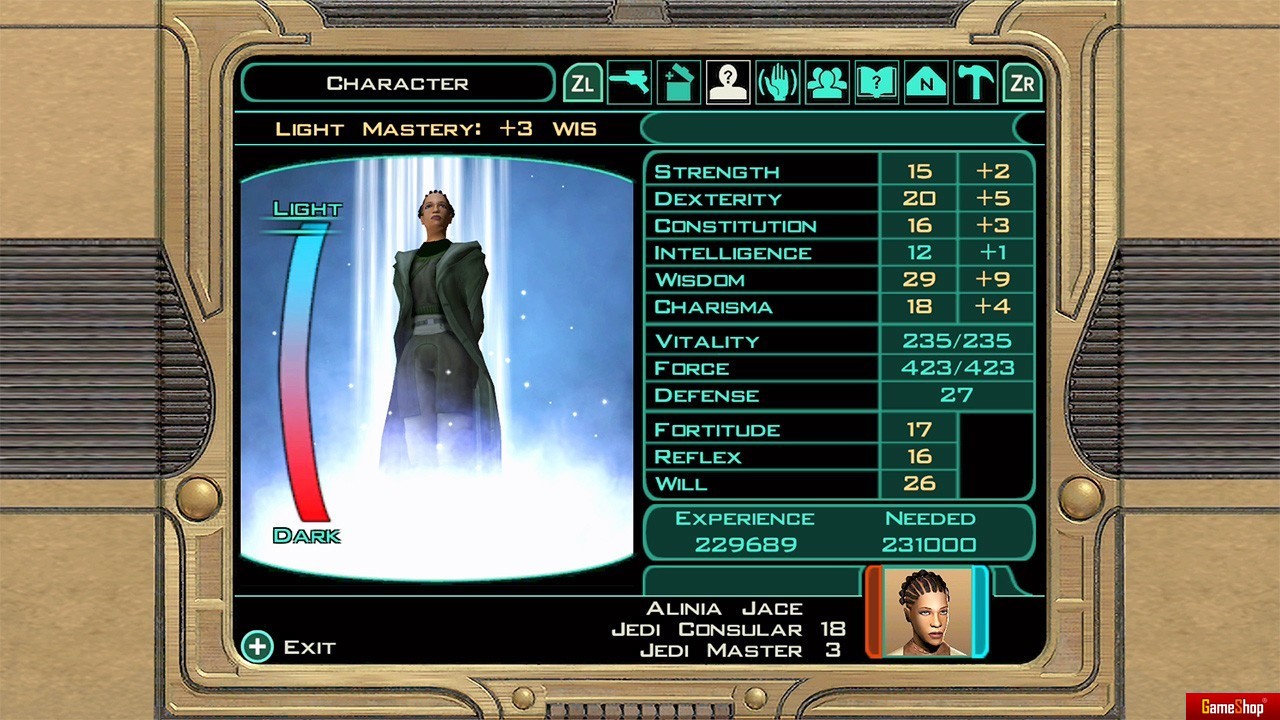This screenshot has height=720, width=1280.
Task: Switch to the Map compass tab
Action: pyautogui.click(x=926, y=83)
